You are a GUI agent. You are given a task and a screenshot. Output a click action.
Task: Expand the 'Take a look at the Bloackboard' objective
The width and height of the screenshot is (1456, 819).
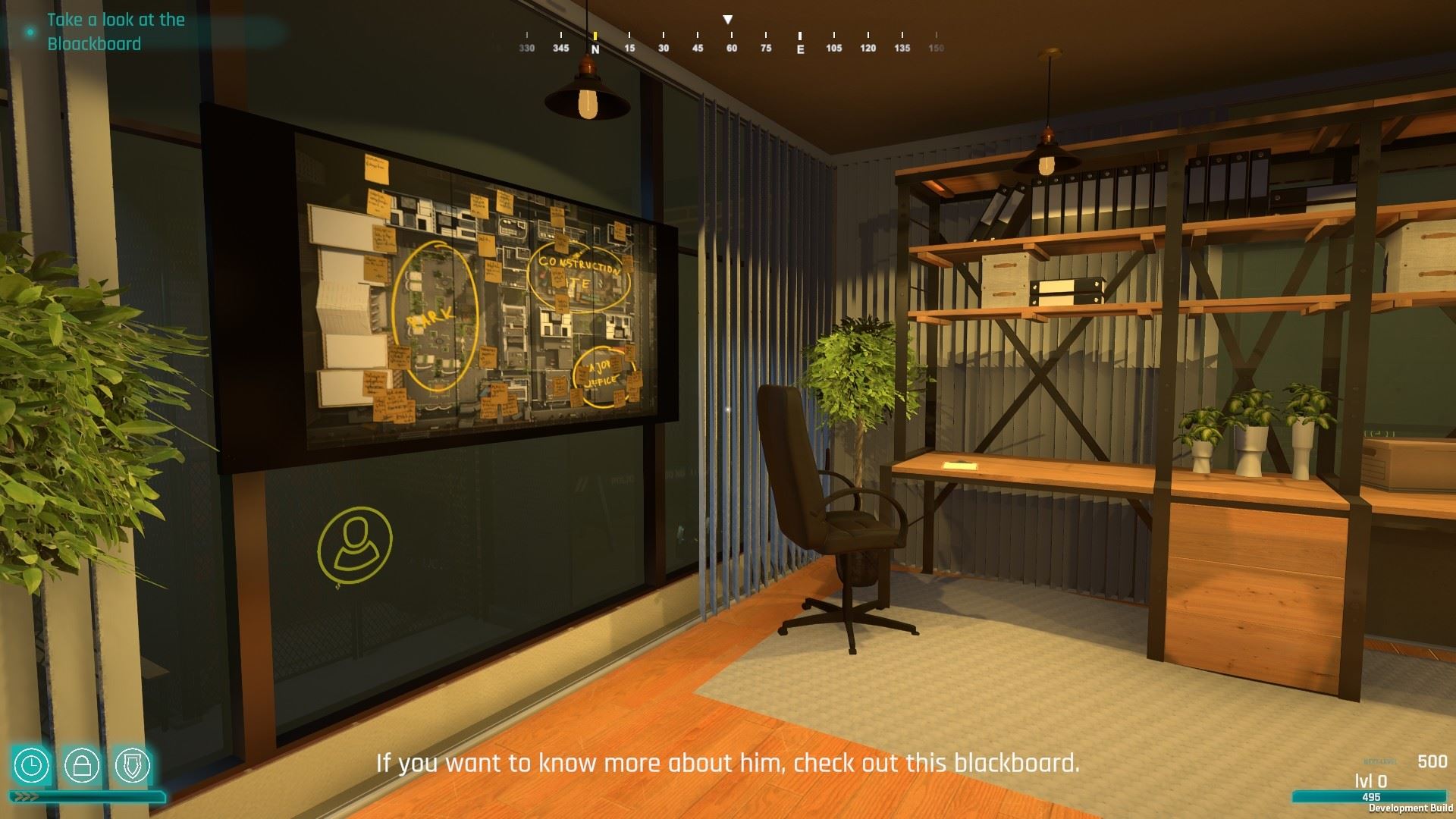(115, 32)
